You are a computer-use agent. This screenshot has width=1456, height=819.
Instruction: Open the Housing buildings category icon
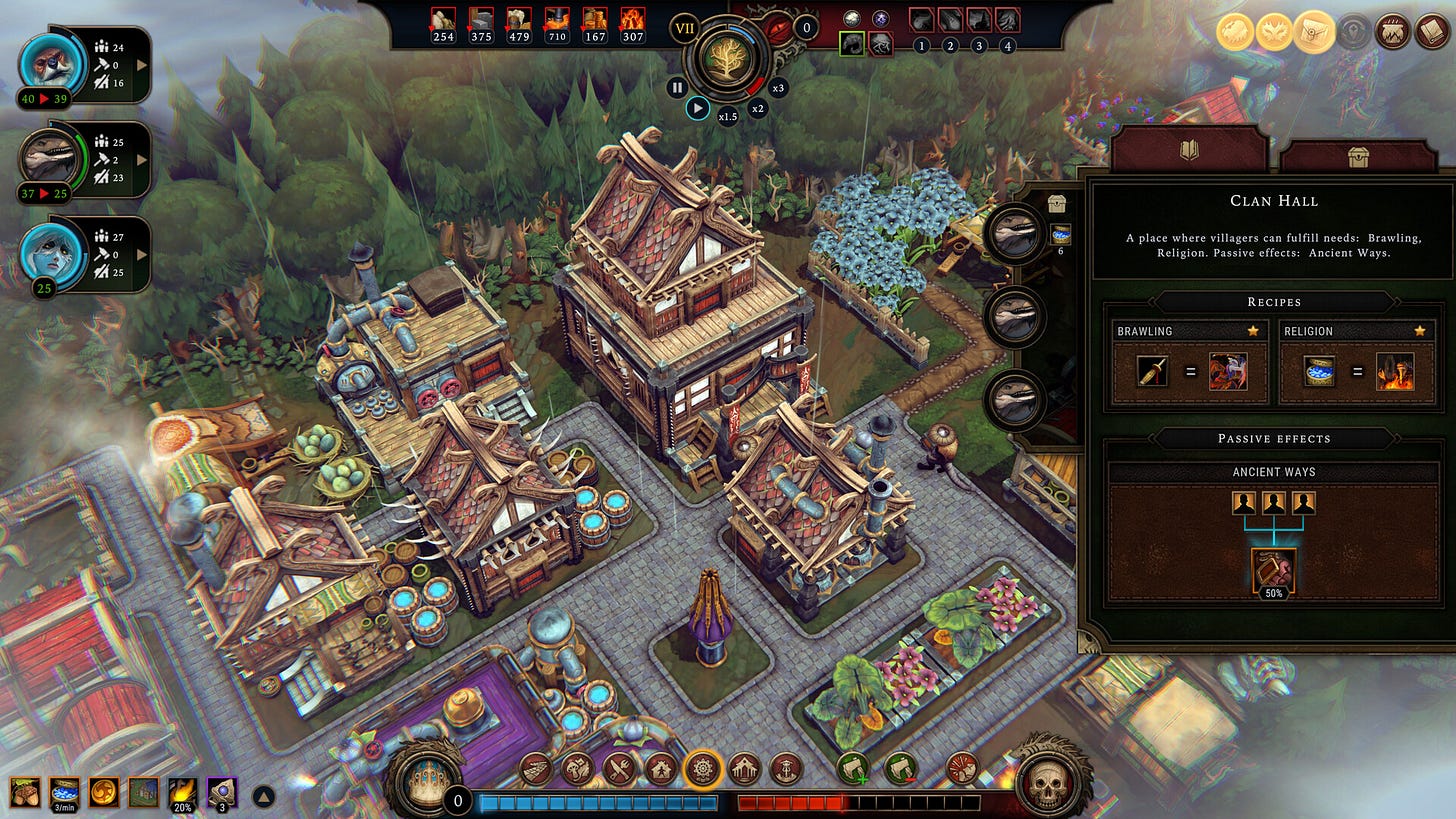(662, 769)
